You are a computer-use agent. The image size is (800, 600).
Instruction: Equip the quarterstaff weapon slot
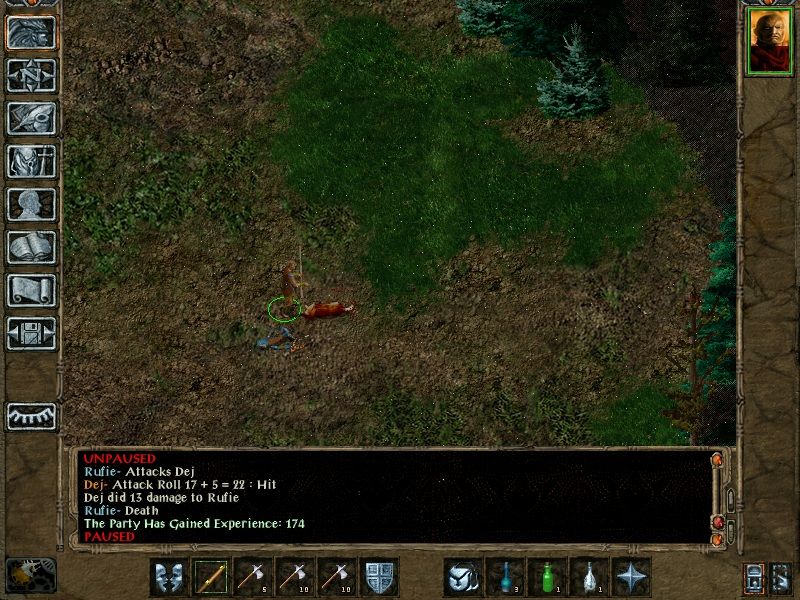point(211,577)
